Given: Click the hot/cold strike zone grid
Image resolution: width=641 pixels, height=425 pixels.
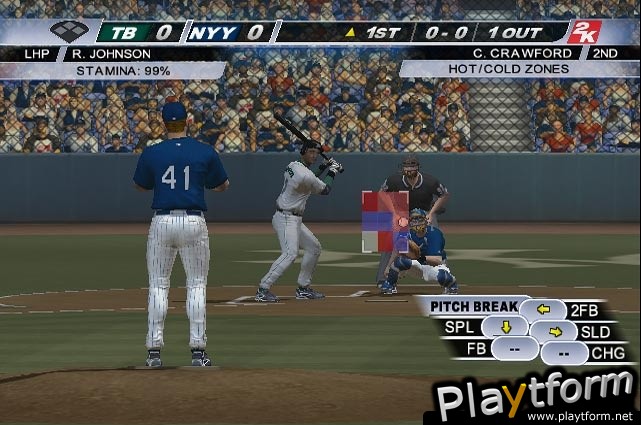Looking at the screenshot, I should pyautogui.click(x=385, y=222).
